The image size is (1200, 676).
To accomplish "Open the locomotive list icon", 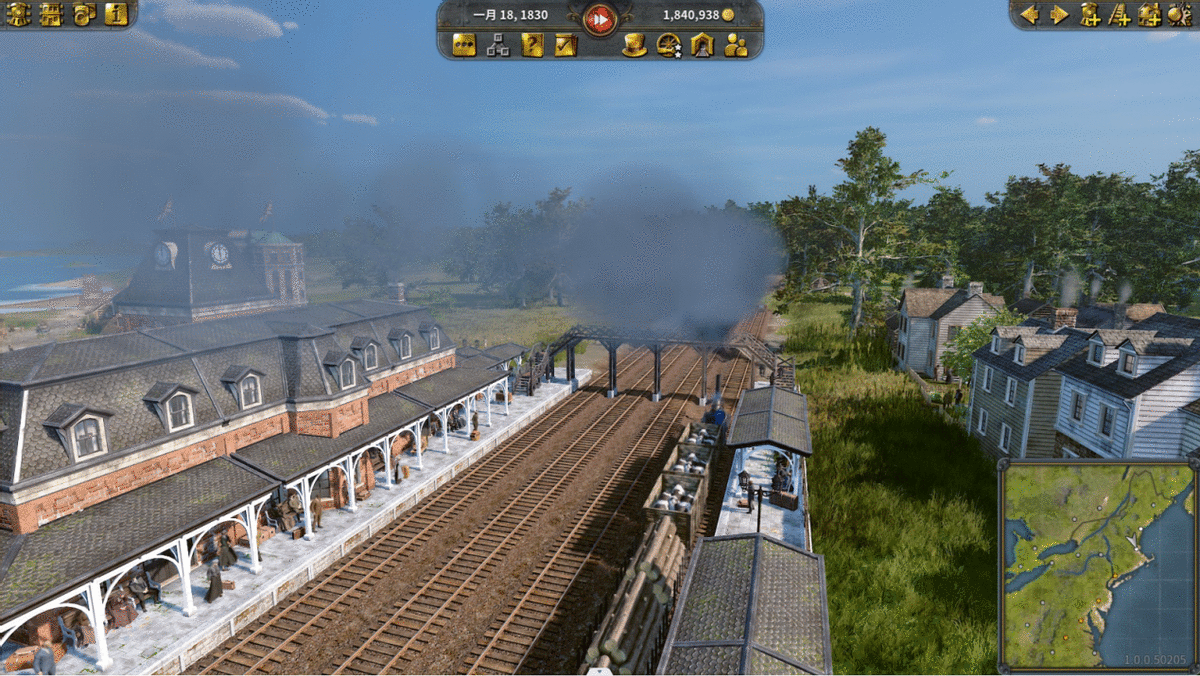I will coord(19,14).
